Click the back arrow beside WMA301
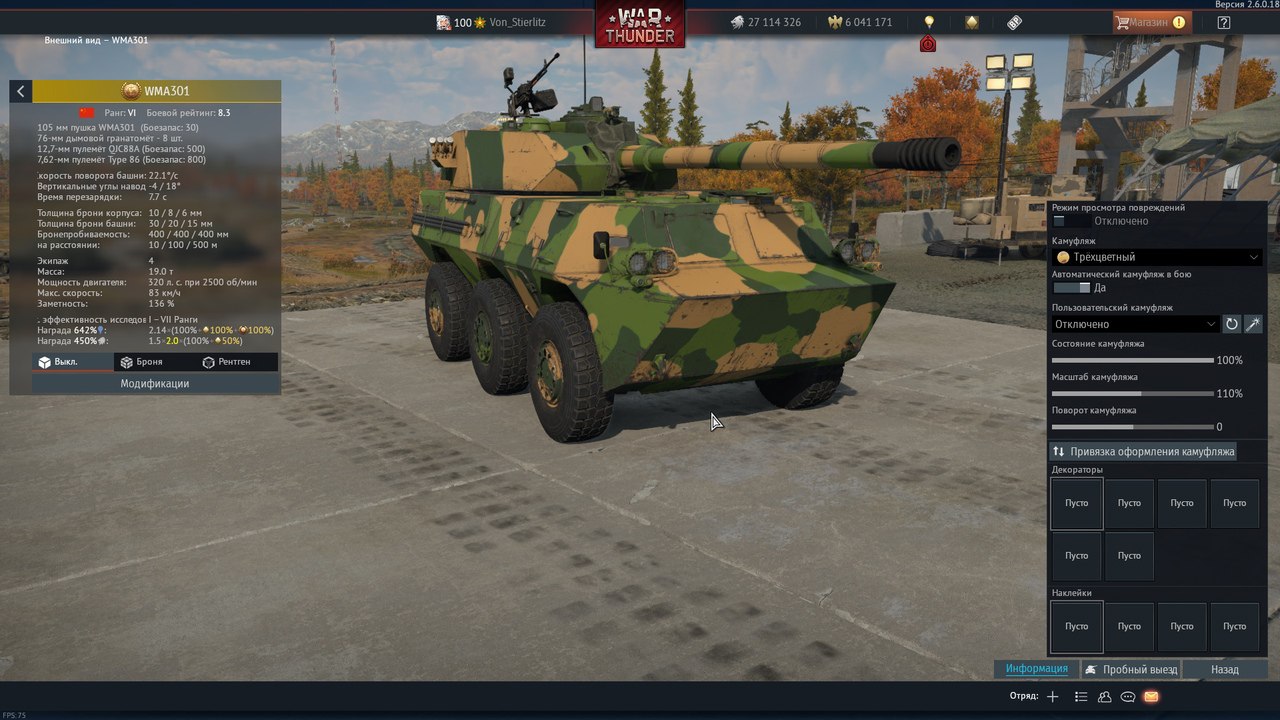This screenshot has height=720, width=1280. [x=20, y=91]
